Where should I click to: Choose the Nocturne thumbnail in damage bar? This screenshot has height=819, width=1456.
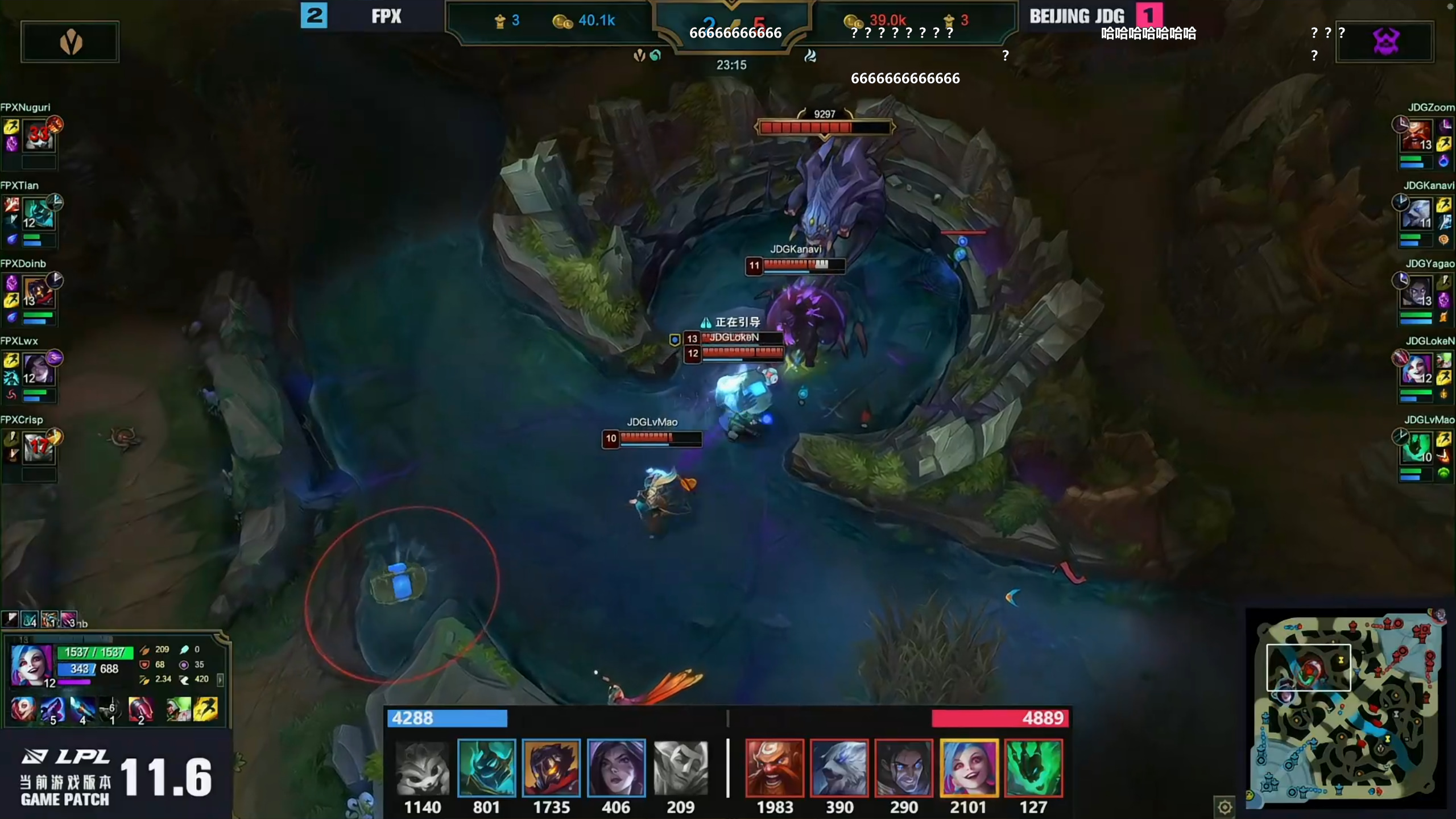click(x=486, y=768)
